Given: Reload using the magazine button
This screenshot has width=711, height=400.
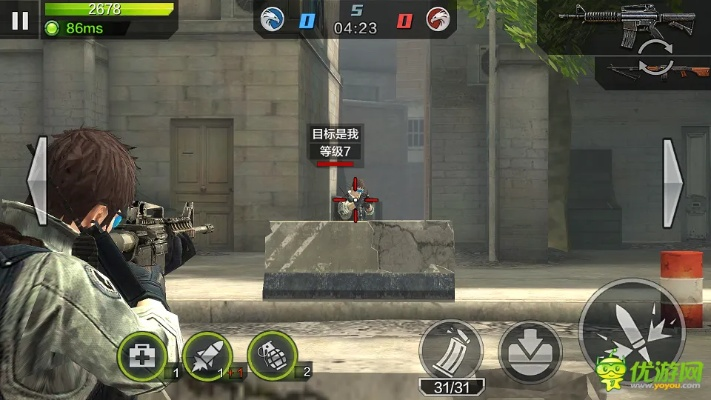Looking at the screenshot, I should point(451,350).
